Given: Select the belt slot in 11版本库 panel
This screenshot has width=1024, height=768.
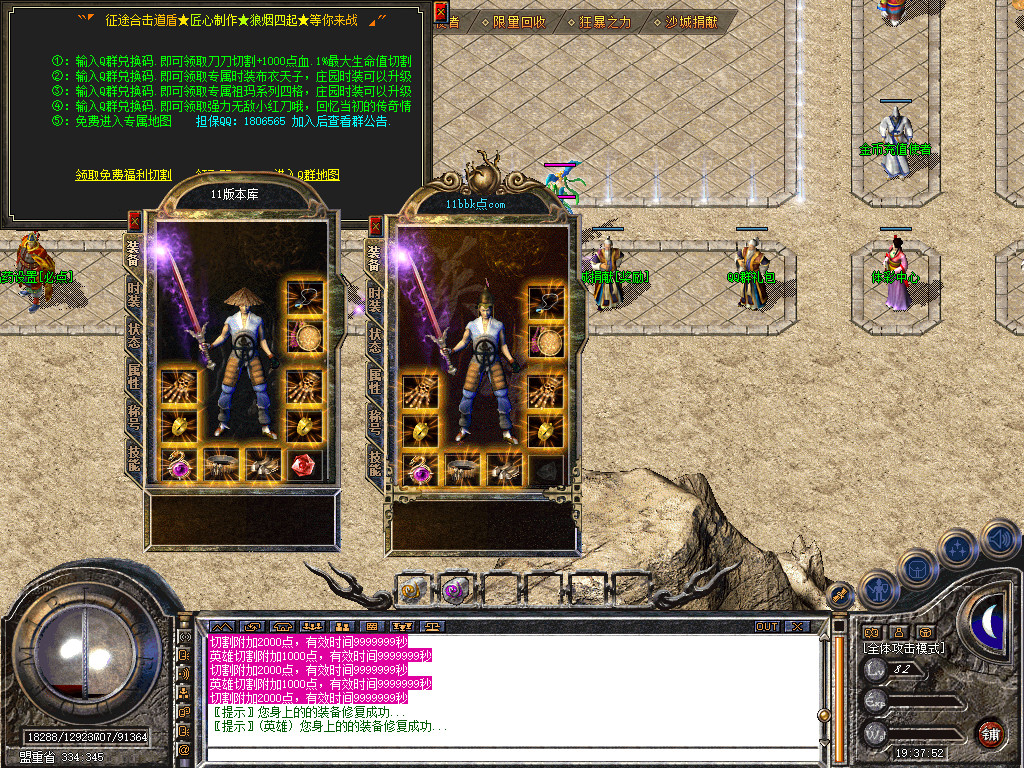Looking at the screenshot, I should pyautogui.click(x=220, y=463).
